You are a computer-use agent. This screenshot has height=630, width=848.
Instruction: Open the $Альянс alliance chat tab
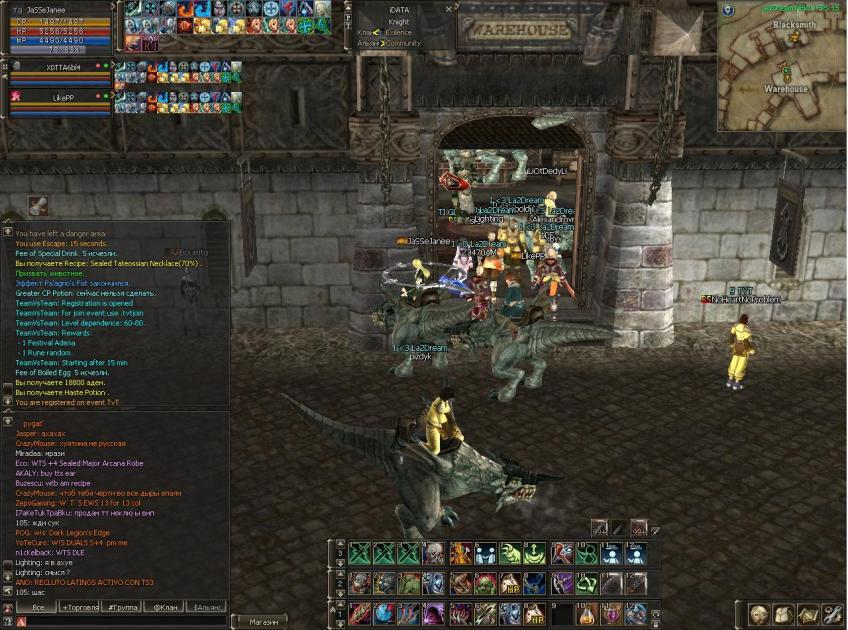(207, 607)
